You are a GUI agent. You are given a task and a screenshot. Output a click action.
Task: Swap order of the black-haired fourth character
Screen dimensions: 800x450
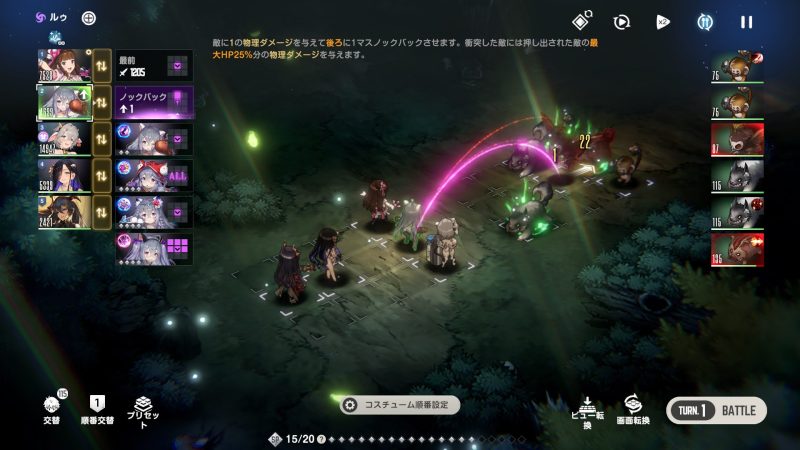(x=102, y=176)
